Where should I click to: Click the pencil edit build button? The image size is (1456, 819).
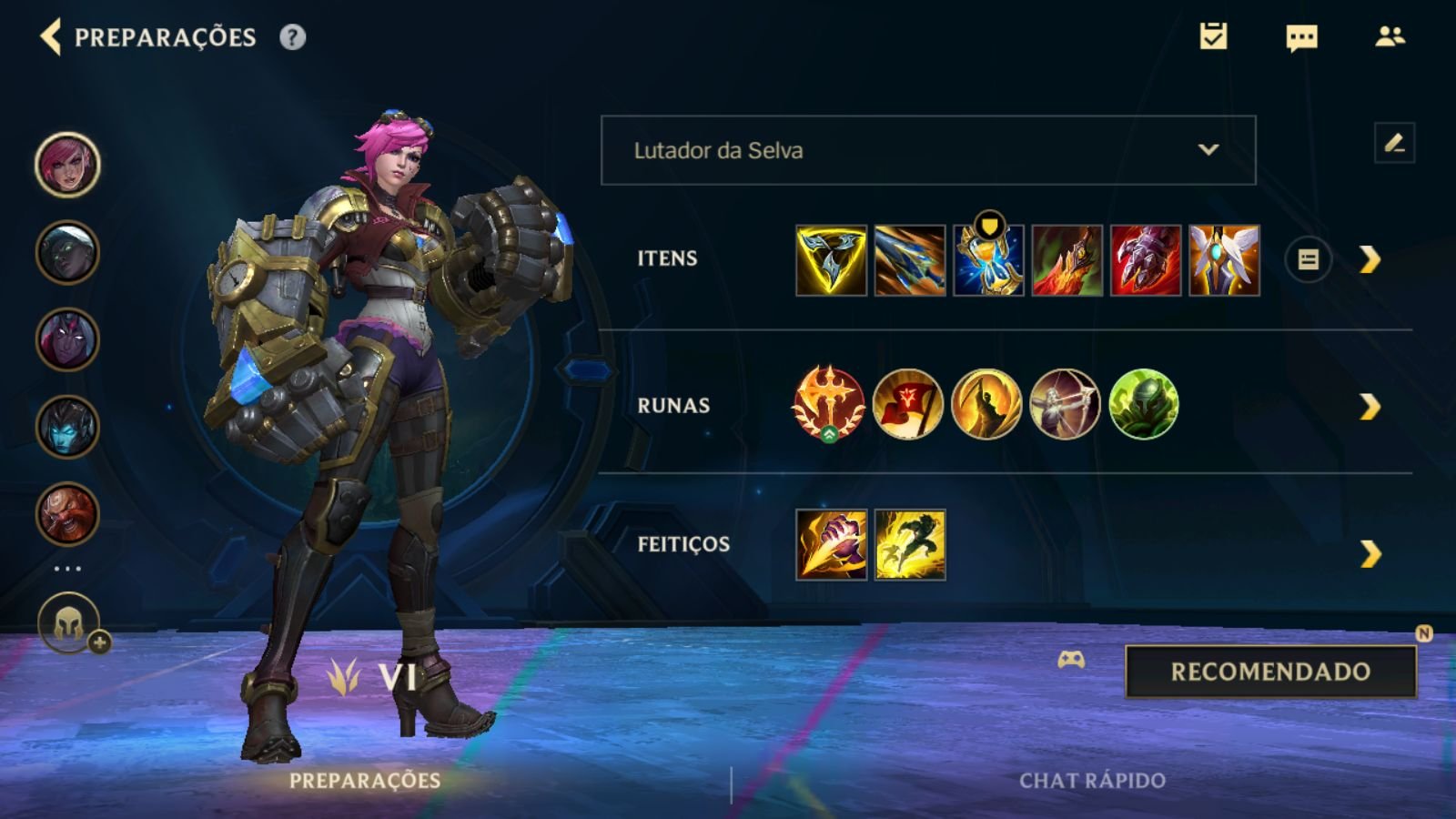(1394, 143)
